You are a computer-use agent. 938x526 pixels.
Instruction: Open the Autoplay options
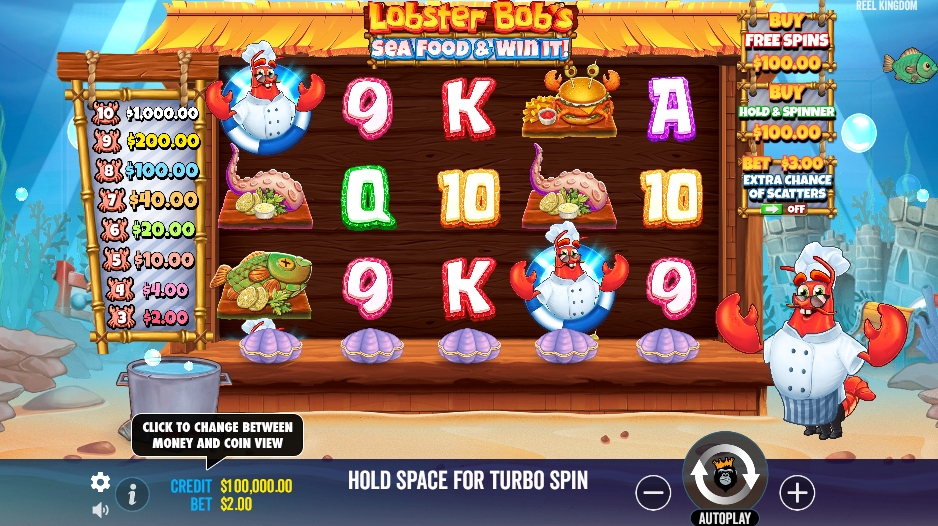pos(724,518)
